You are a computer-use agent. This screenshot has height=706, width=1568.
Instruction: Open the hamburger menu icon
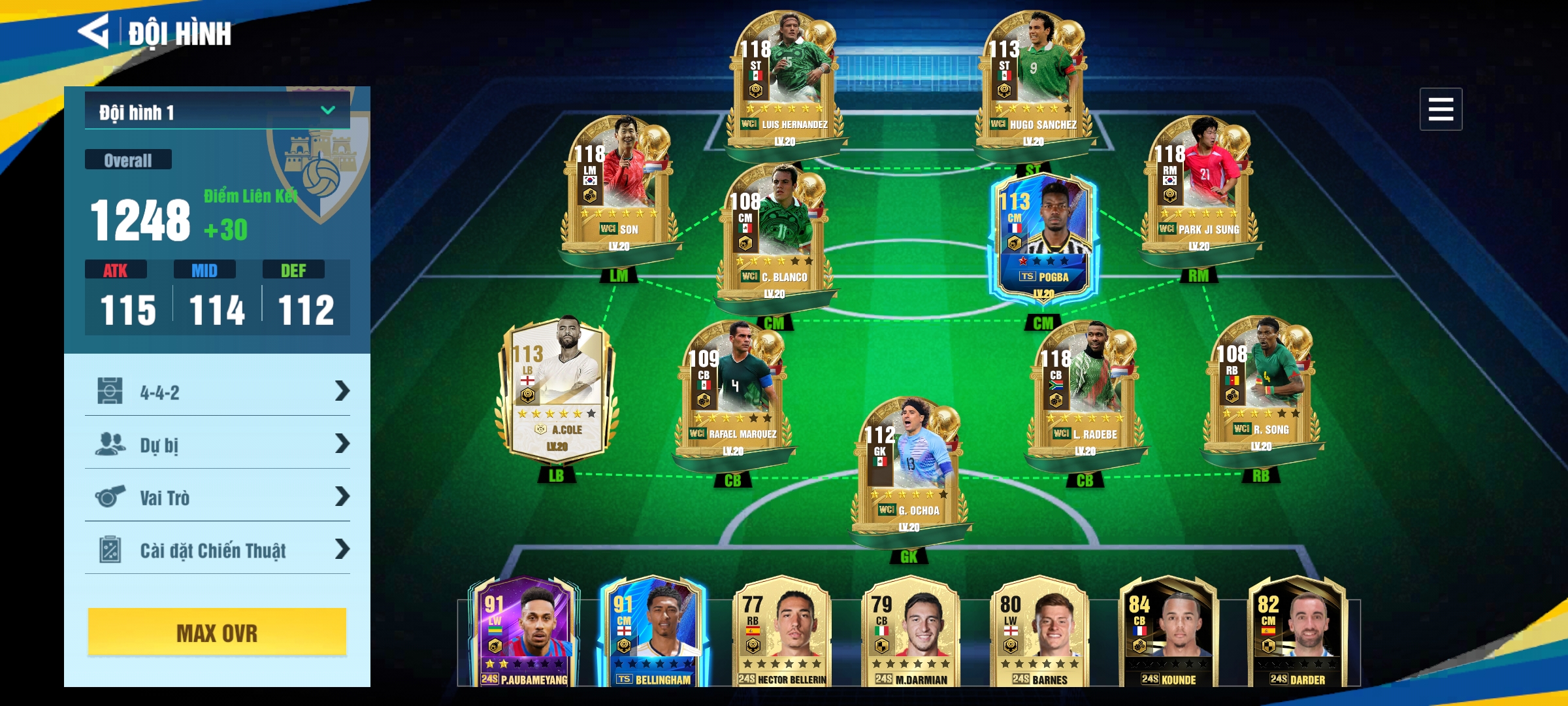(x=1440, y=109)
